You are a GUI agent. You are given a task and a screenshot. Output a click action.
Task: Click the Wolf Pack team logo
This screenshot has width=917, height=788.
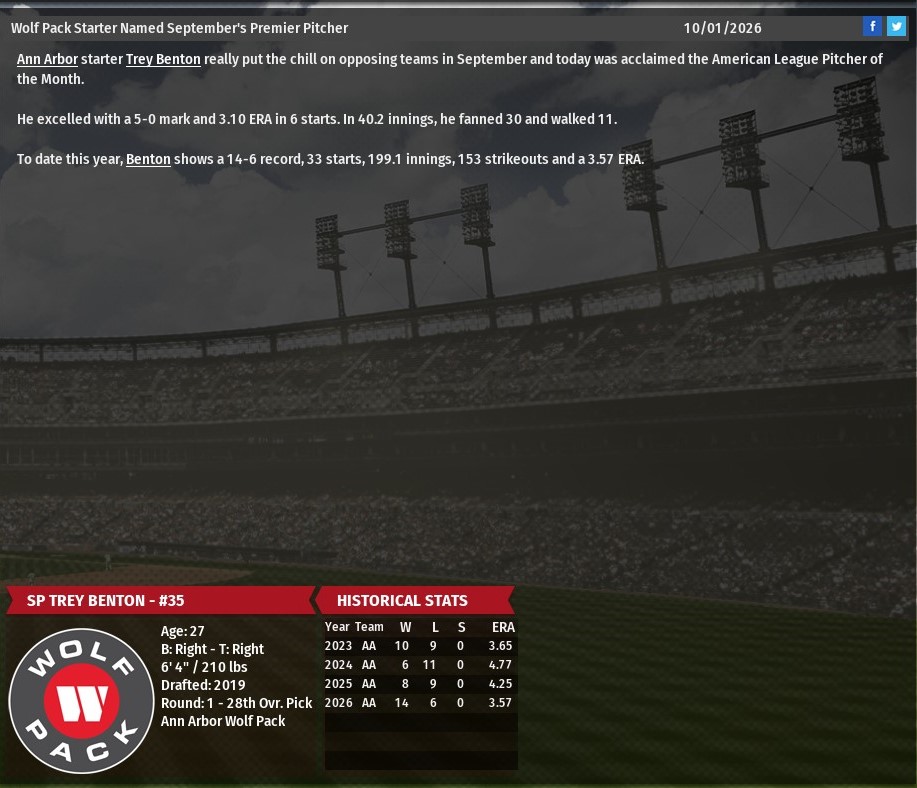[81, 701]
